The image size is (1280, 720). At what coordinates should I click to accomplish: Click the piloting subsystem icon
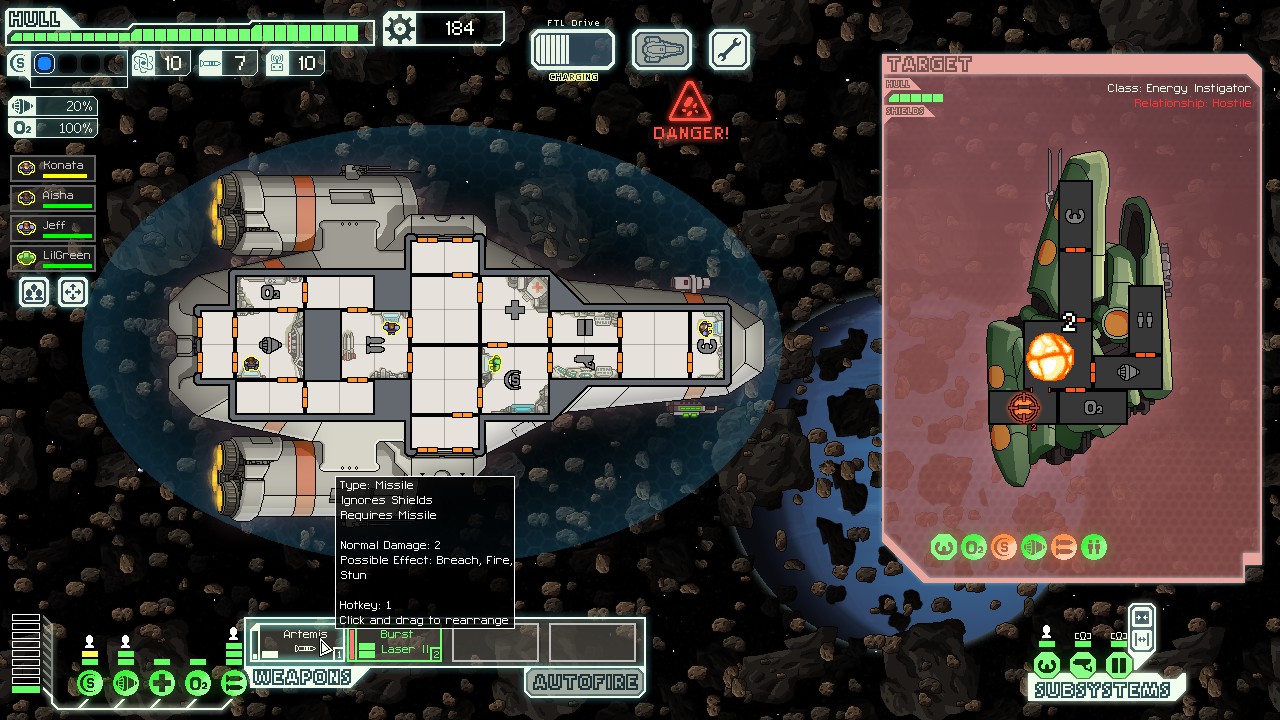tap(1047, 665)
